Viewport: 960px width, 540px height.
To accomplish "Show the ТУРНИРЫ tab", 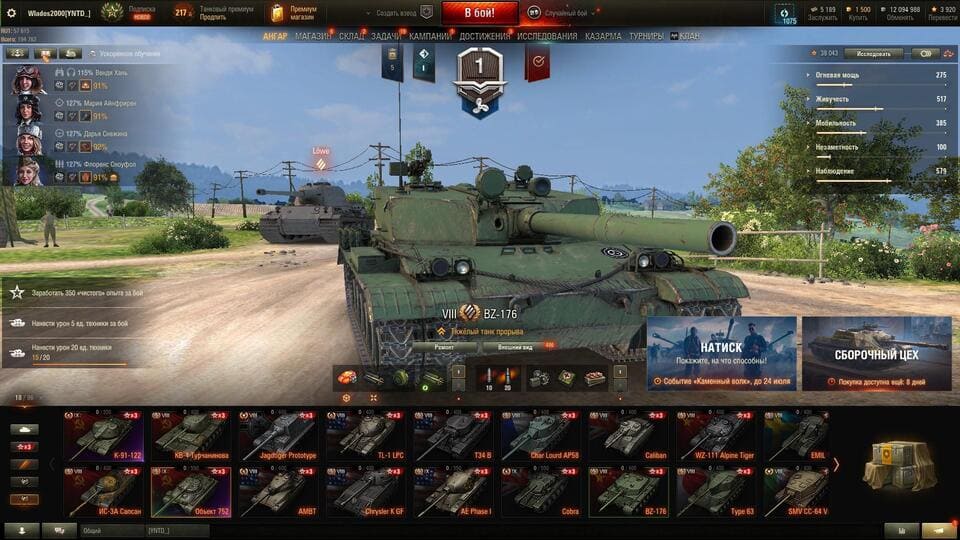I will (x=646, y=36).
